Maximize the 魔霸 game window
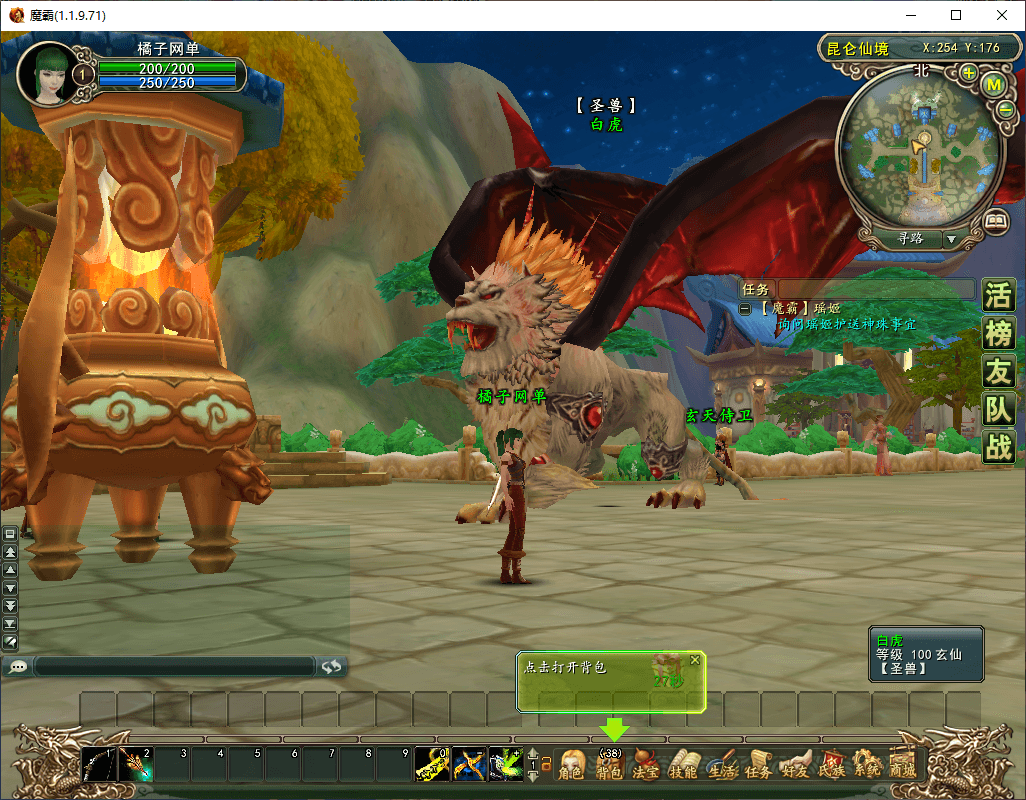1026x800 pixels. 956,15
